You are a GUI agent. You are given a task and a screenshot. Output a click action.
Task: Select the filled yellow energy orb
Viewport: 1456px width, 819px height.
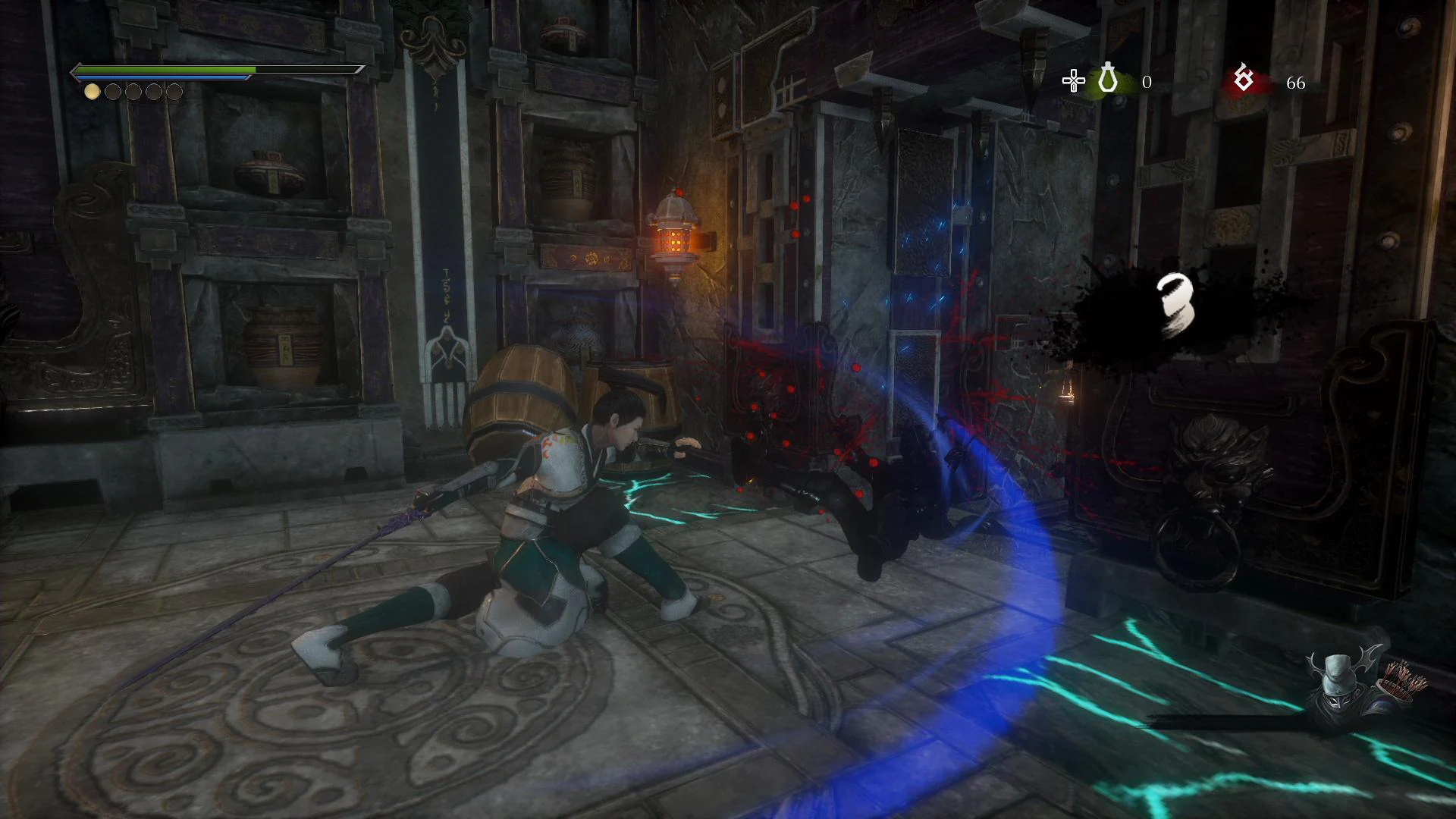pos(93,92)
